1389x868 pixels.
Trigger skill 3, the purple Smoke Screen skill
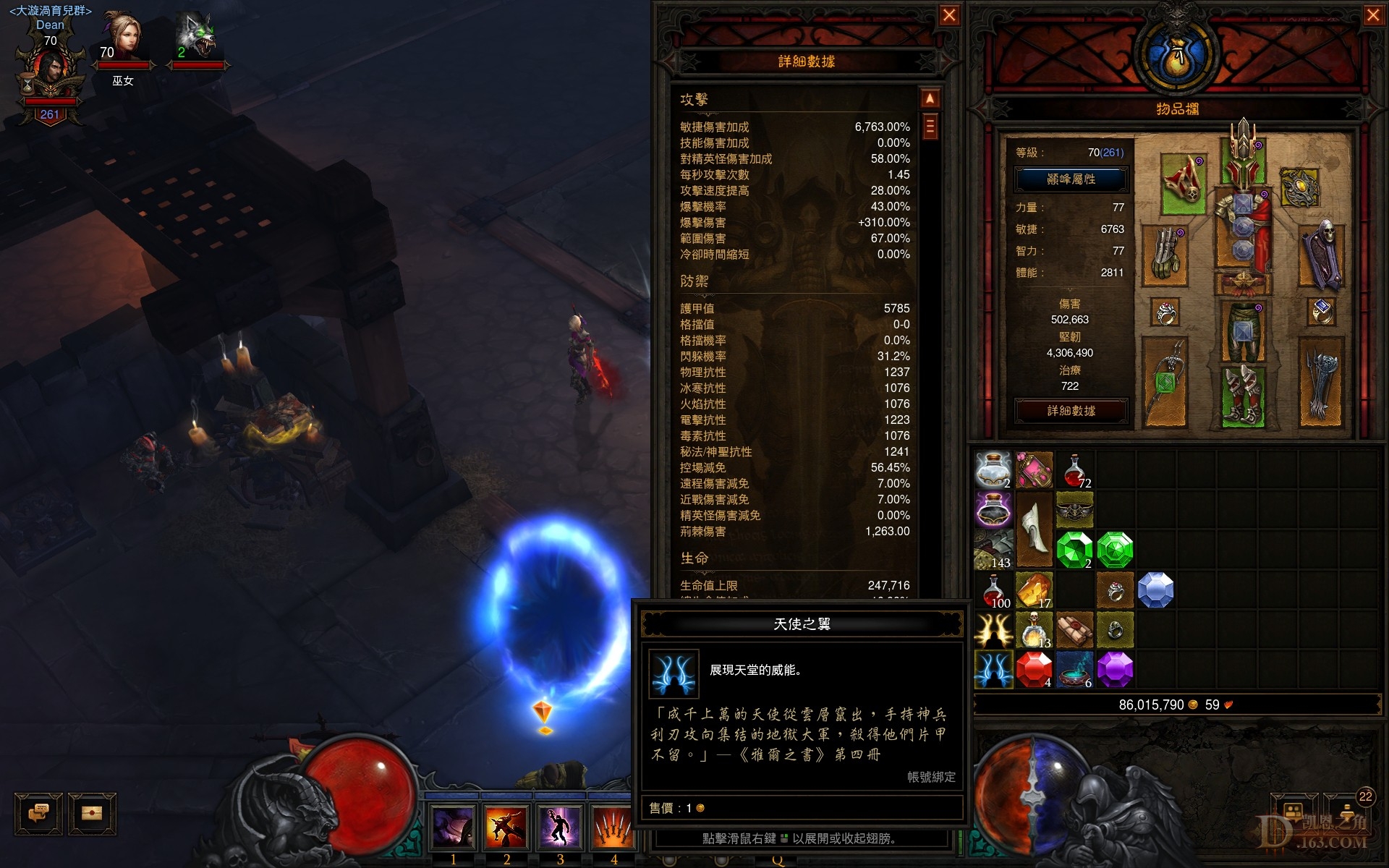tap(559, 827)
